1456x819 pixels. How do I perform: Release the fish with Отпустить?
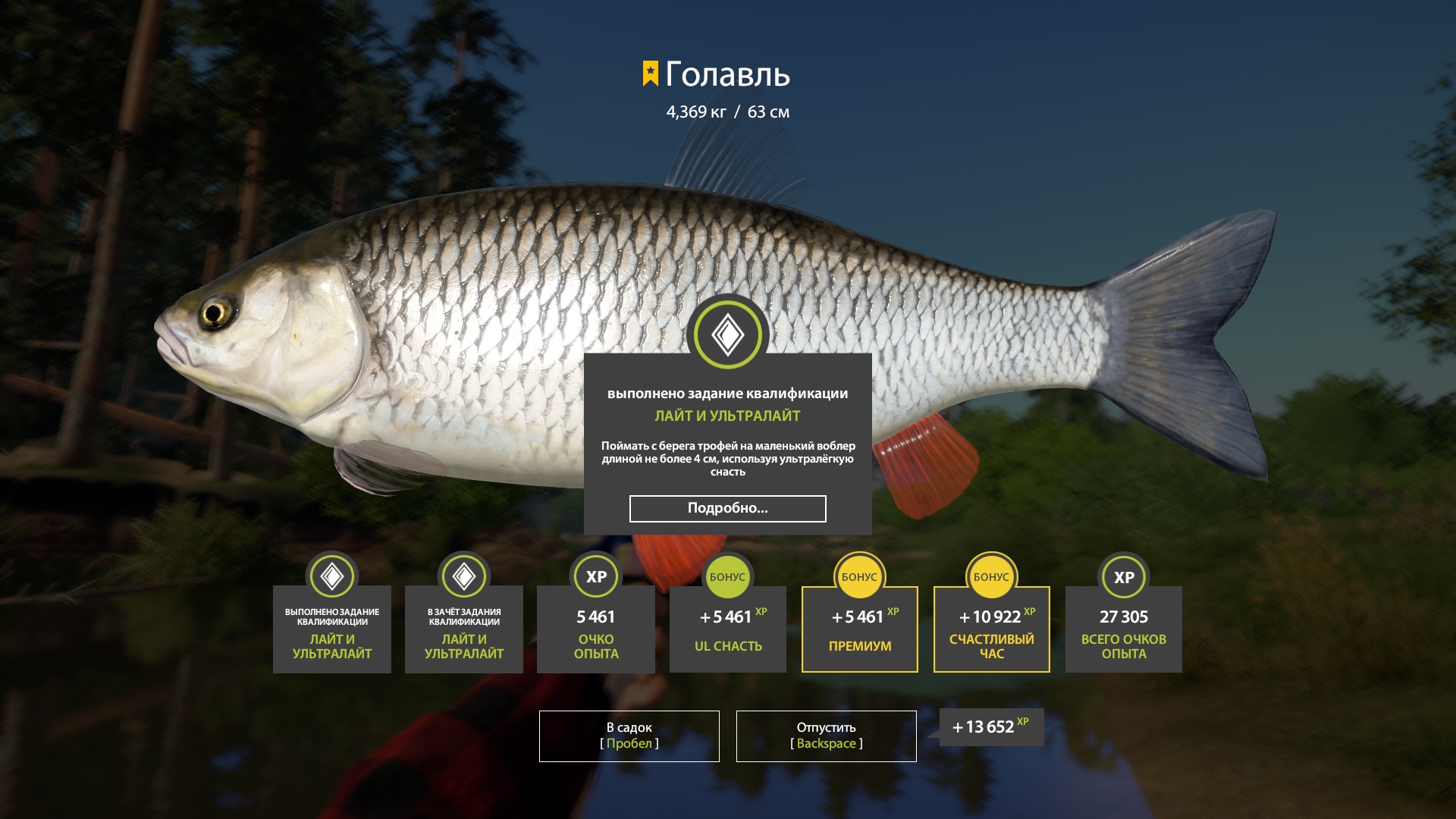(826, 736)
